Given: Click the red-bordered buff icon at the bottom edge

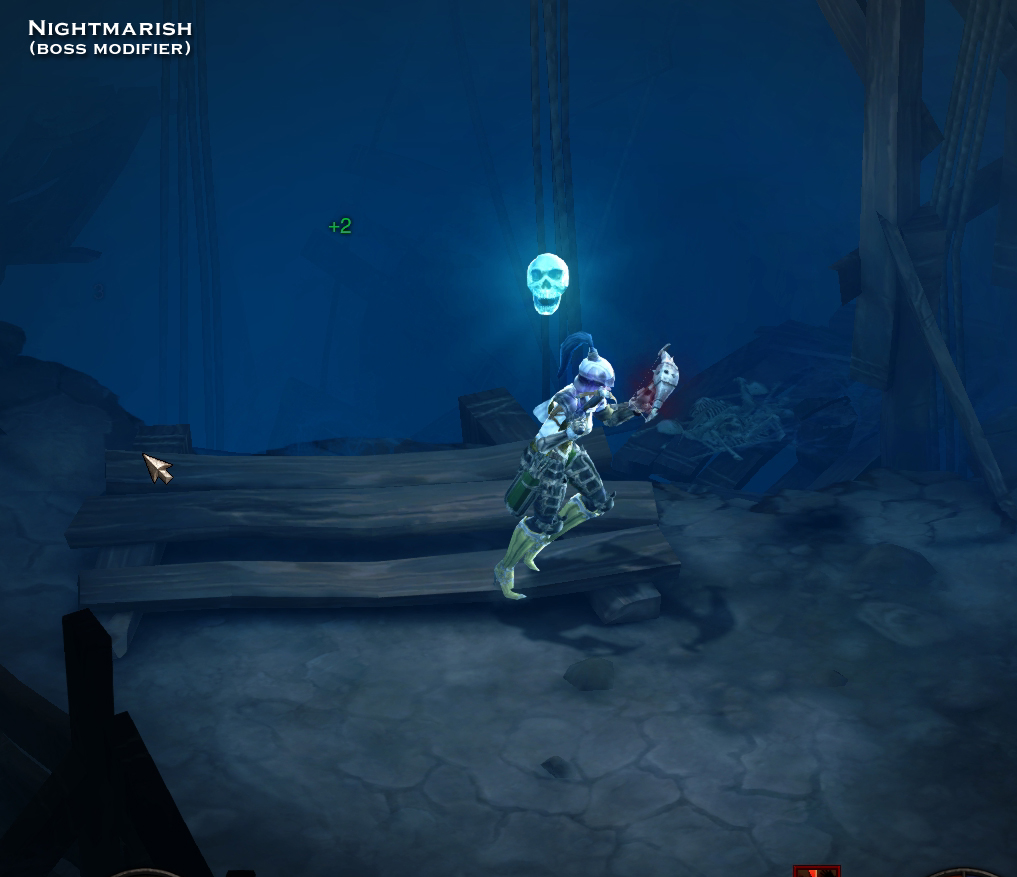Looking at the screenshot, I should coord(816,871).
